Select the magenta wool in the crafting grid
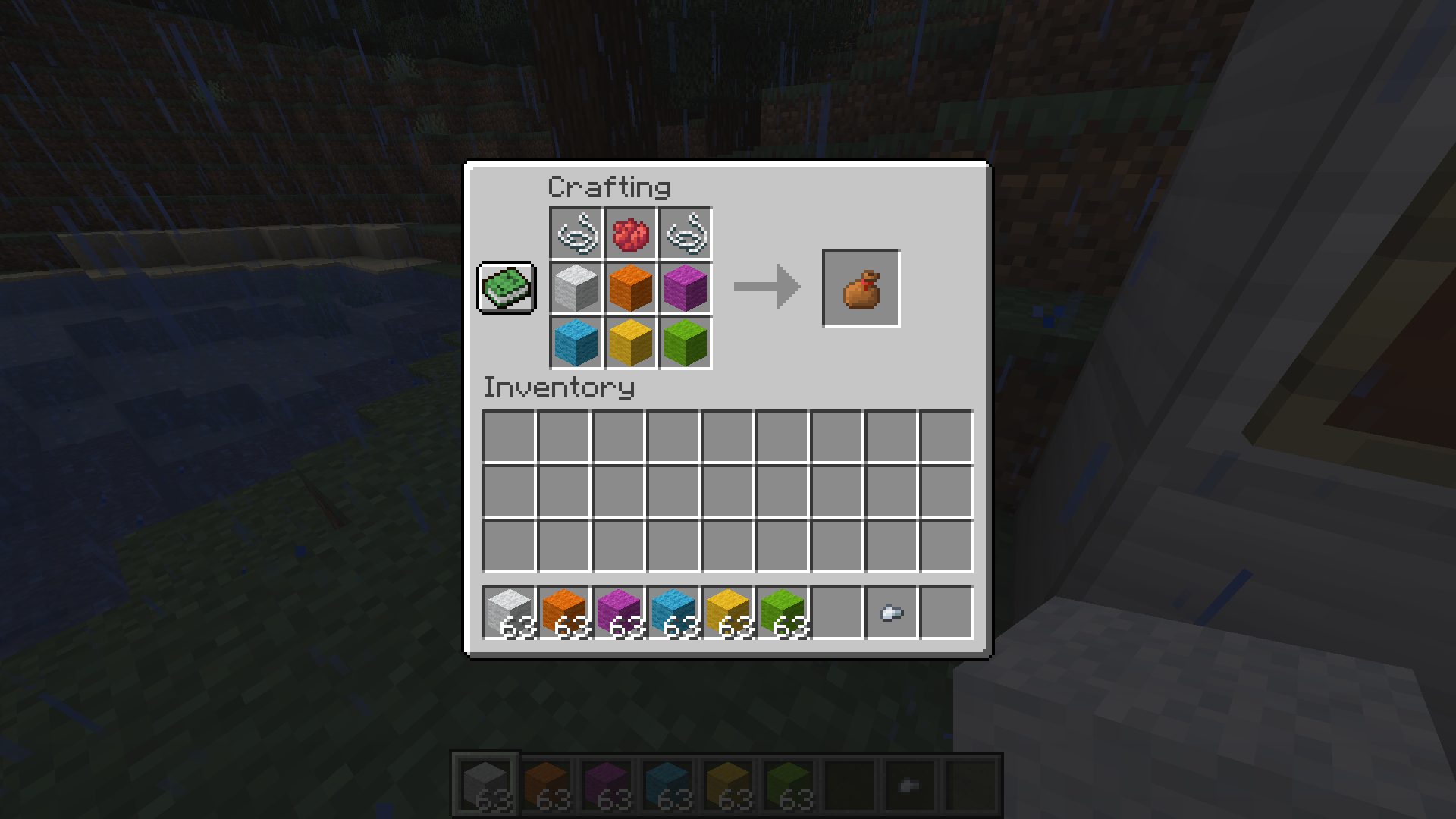The height and width of the screenshot is (819, 1456). coord(685,287)
